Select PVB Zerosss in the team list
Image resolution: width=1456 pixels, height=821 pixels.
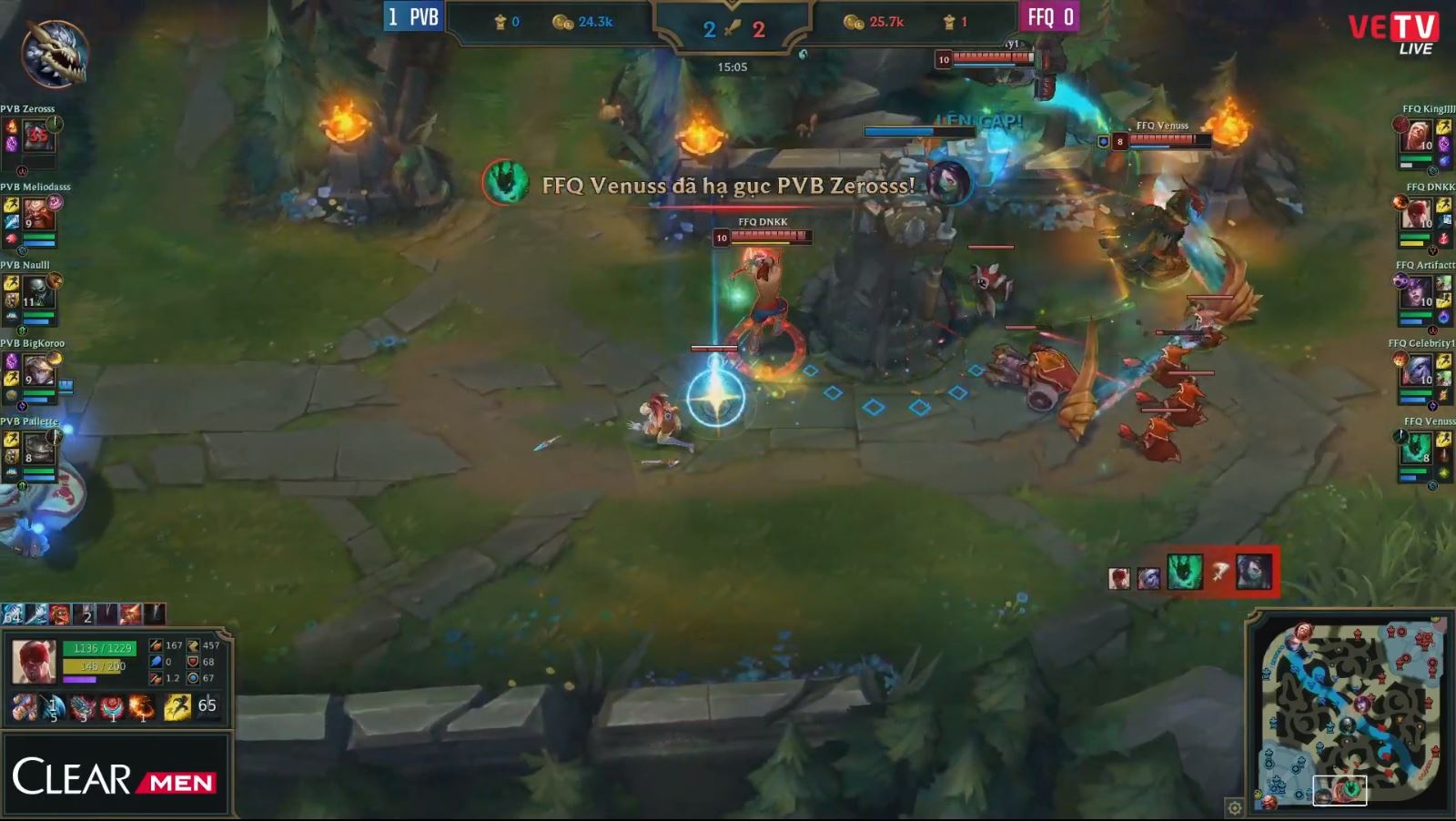coord(38,137)
